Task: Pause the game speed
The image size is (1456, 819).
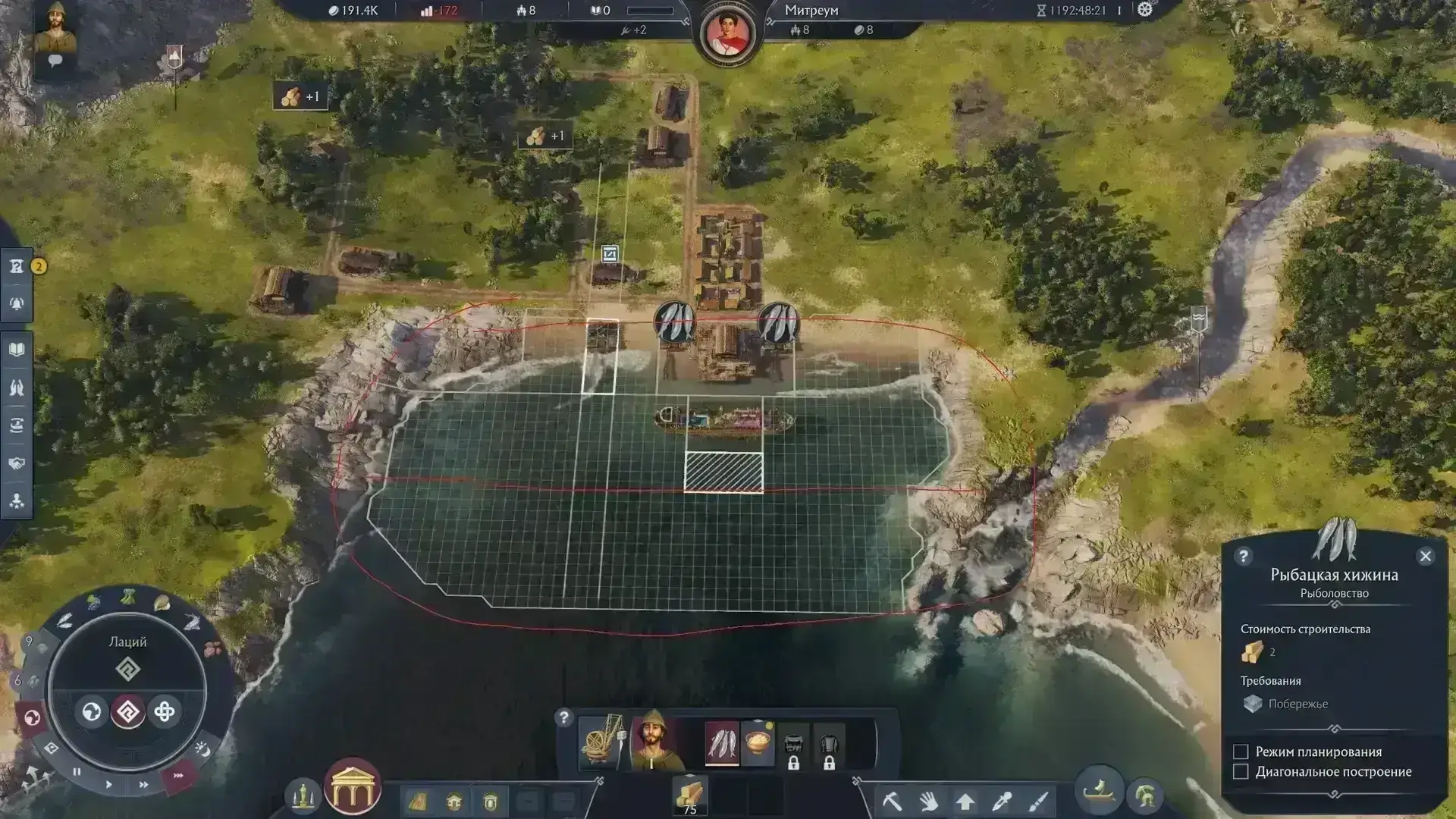Action: (77, 772)
